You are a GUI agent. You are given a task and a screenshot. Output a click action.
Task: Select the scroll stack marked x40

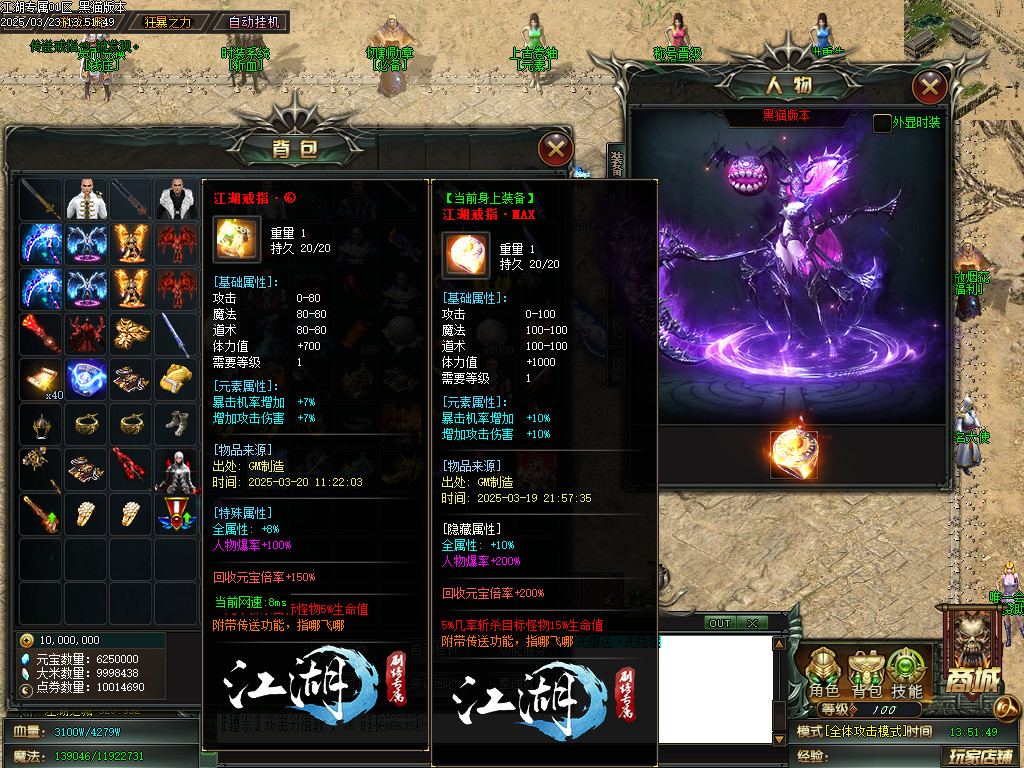pyautogui.click(x=43, y=378)
